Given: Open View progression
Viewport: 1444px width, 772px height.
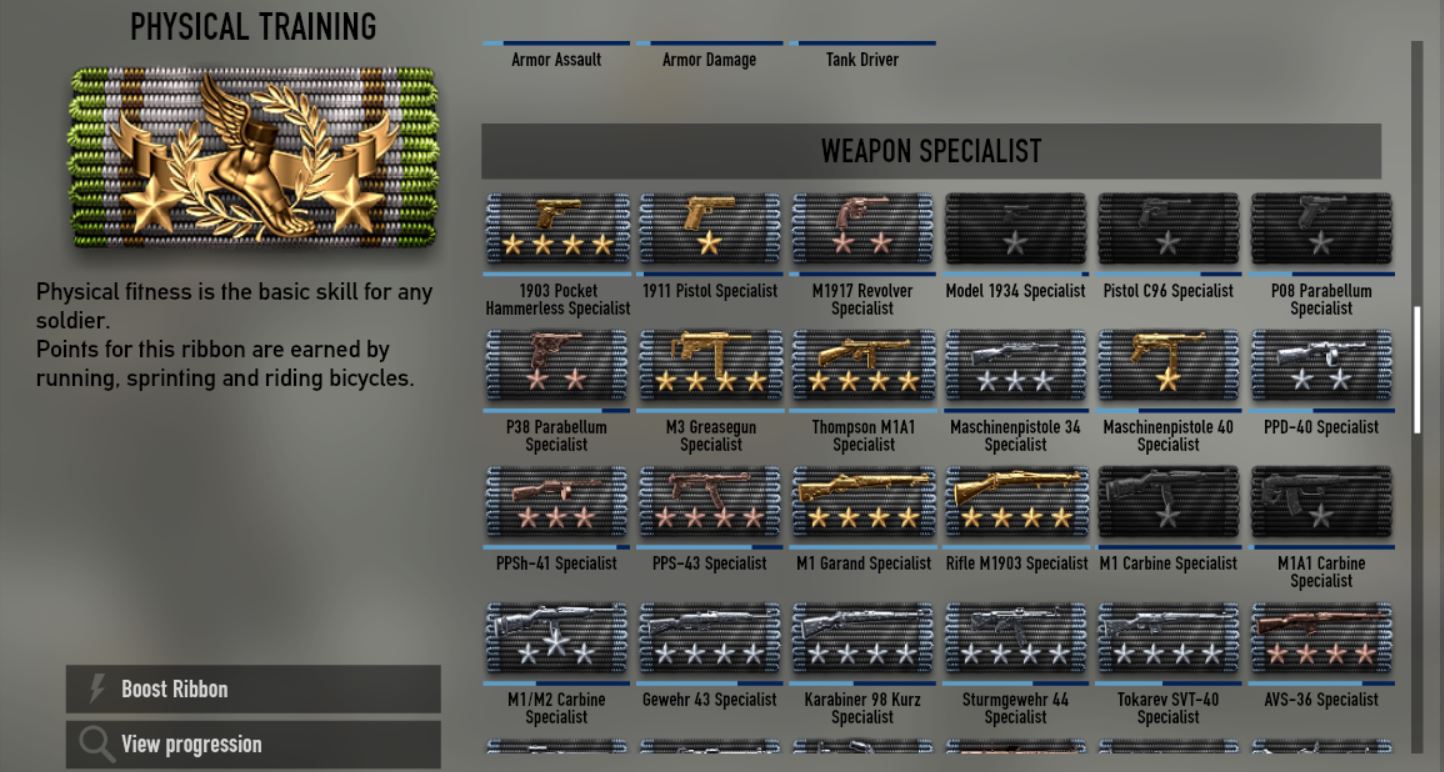Looking at the screenshot, I should click(253, 744).
